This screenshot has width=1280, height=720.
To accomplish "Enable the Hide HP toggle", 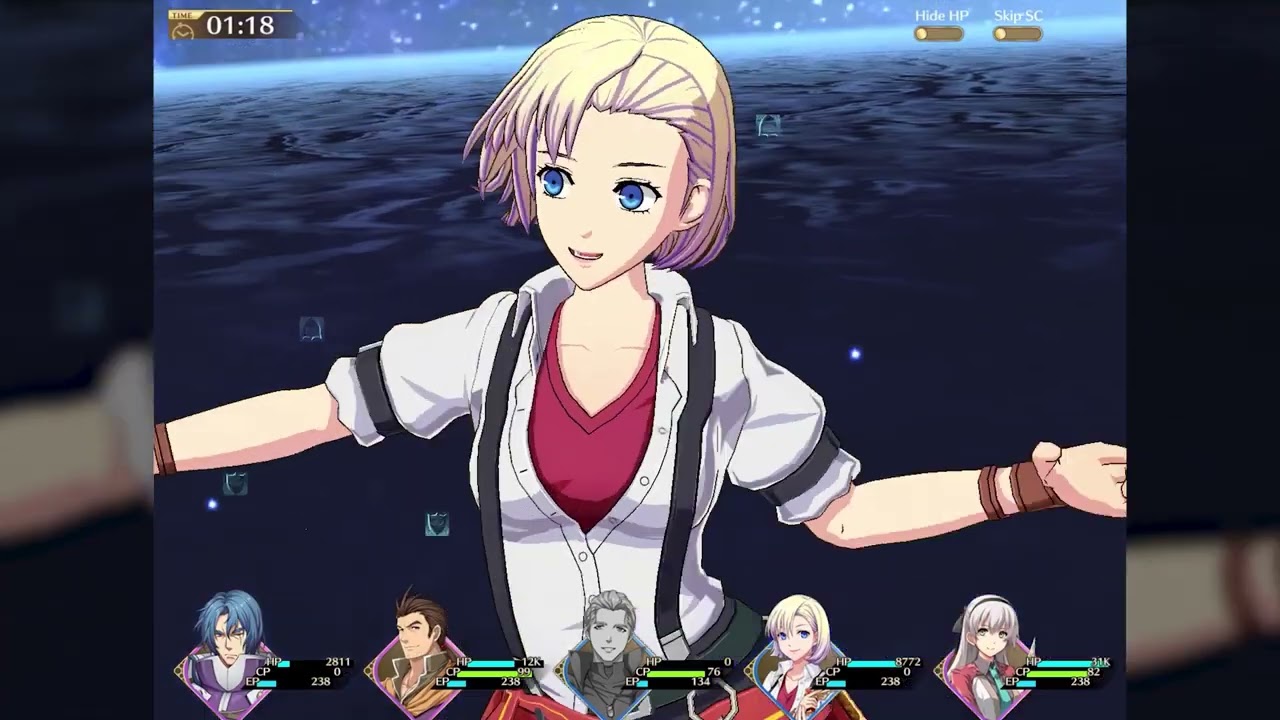I will click(937, 32).
